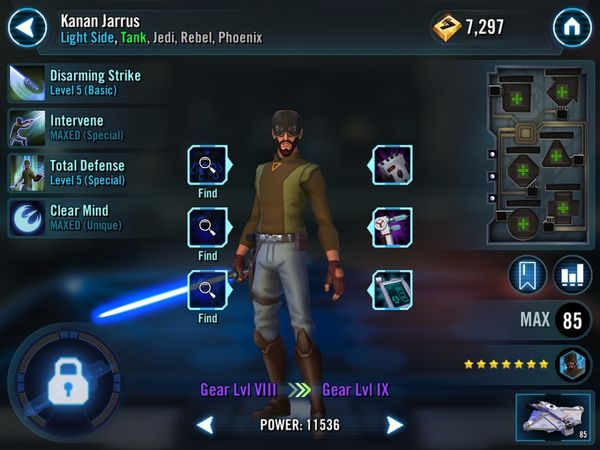Open the character shard portrait

[574, 364]
